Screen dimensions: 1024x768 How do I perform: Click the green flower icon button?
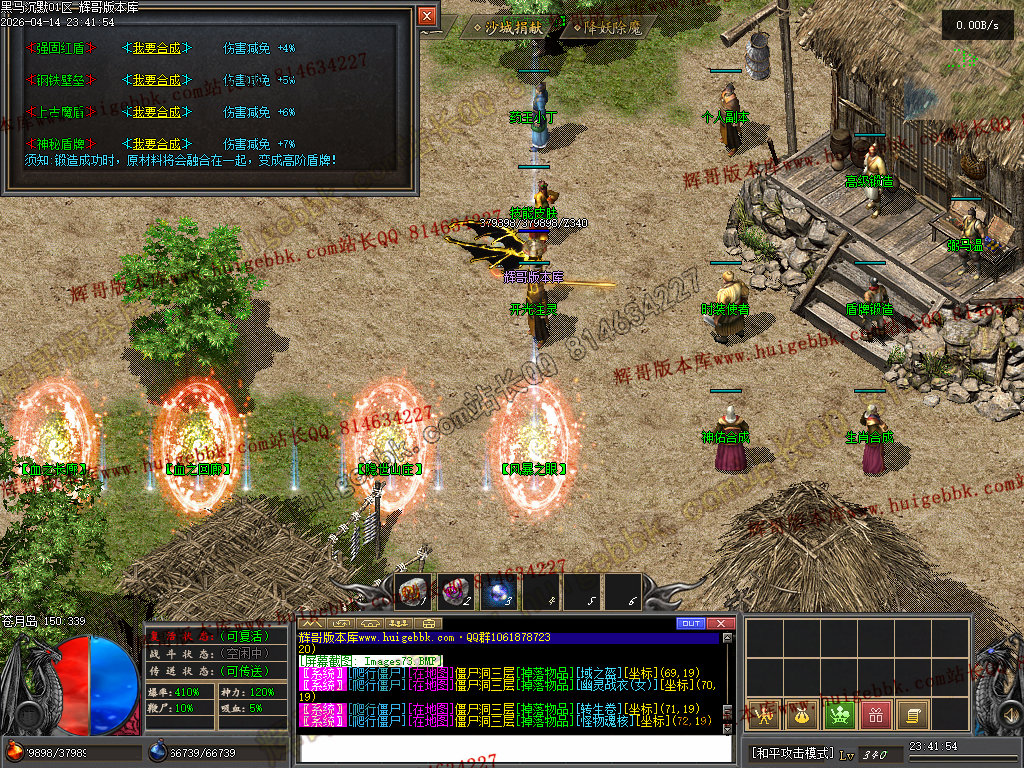pos(839,715)
